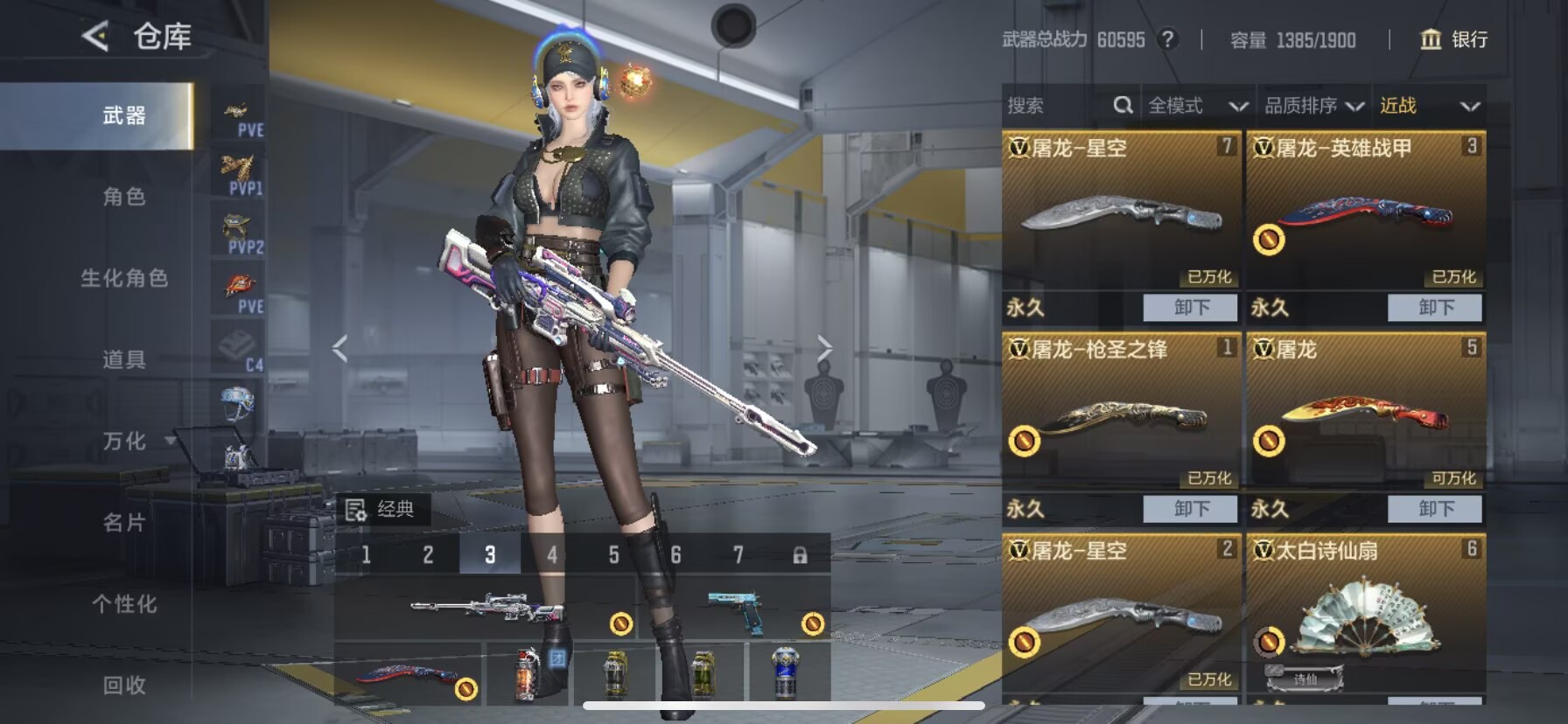Image resolution: width=1568 pixels, height=724 pixels.
Task: Select the 屠龙-英雄战甲 knife card
Action: coord(1365,214)
